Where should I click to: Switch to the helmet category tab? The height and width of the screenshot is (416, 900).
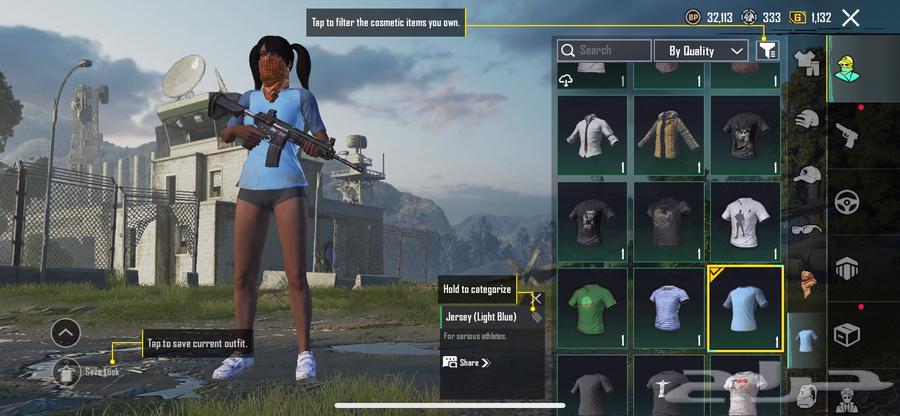(807, 118)
